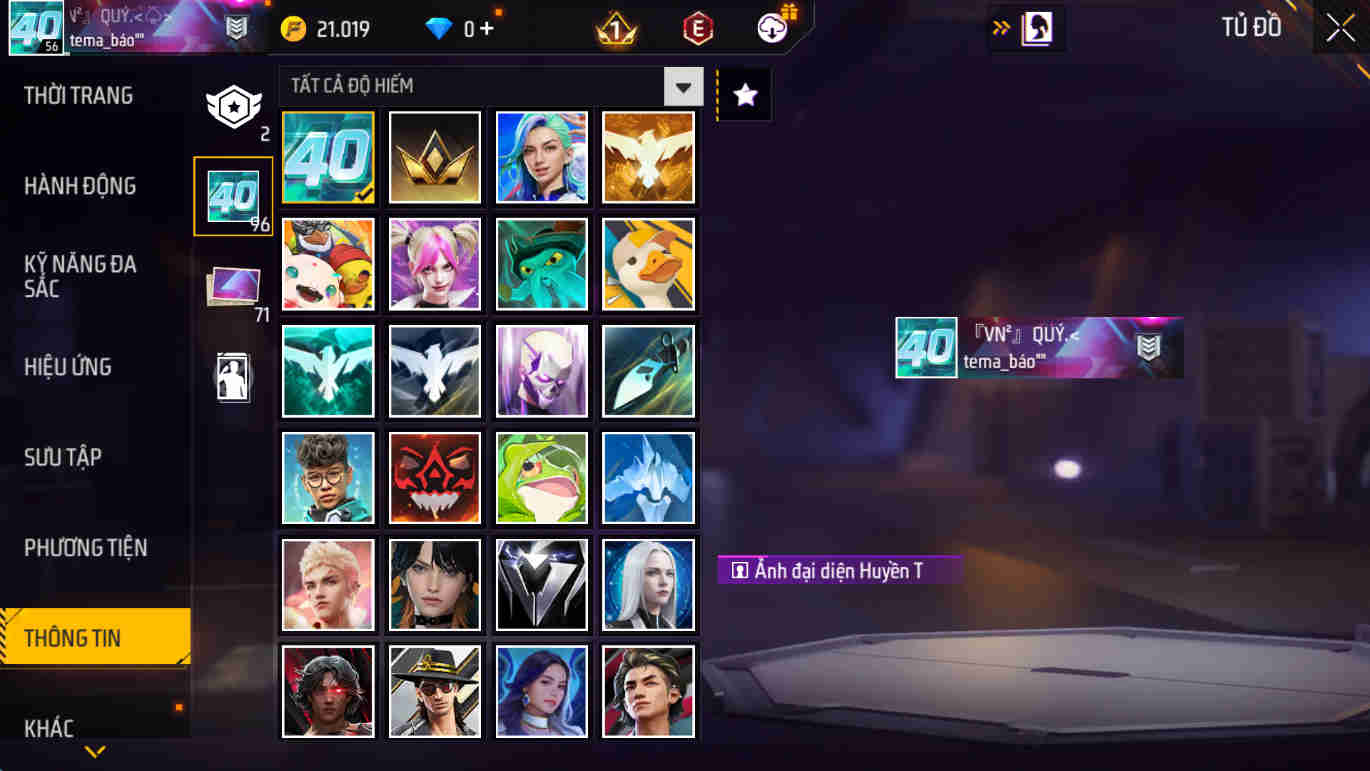The image size is (1370, 771).
Task: Select the rank badge category in sub-sidebar
Action: [233, 105]
